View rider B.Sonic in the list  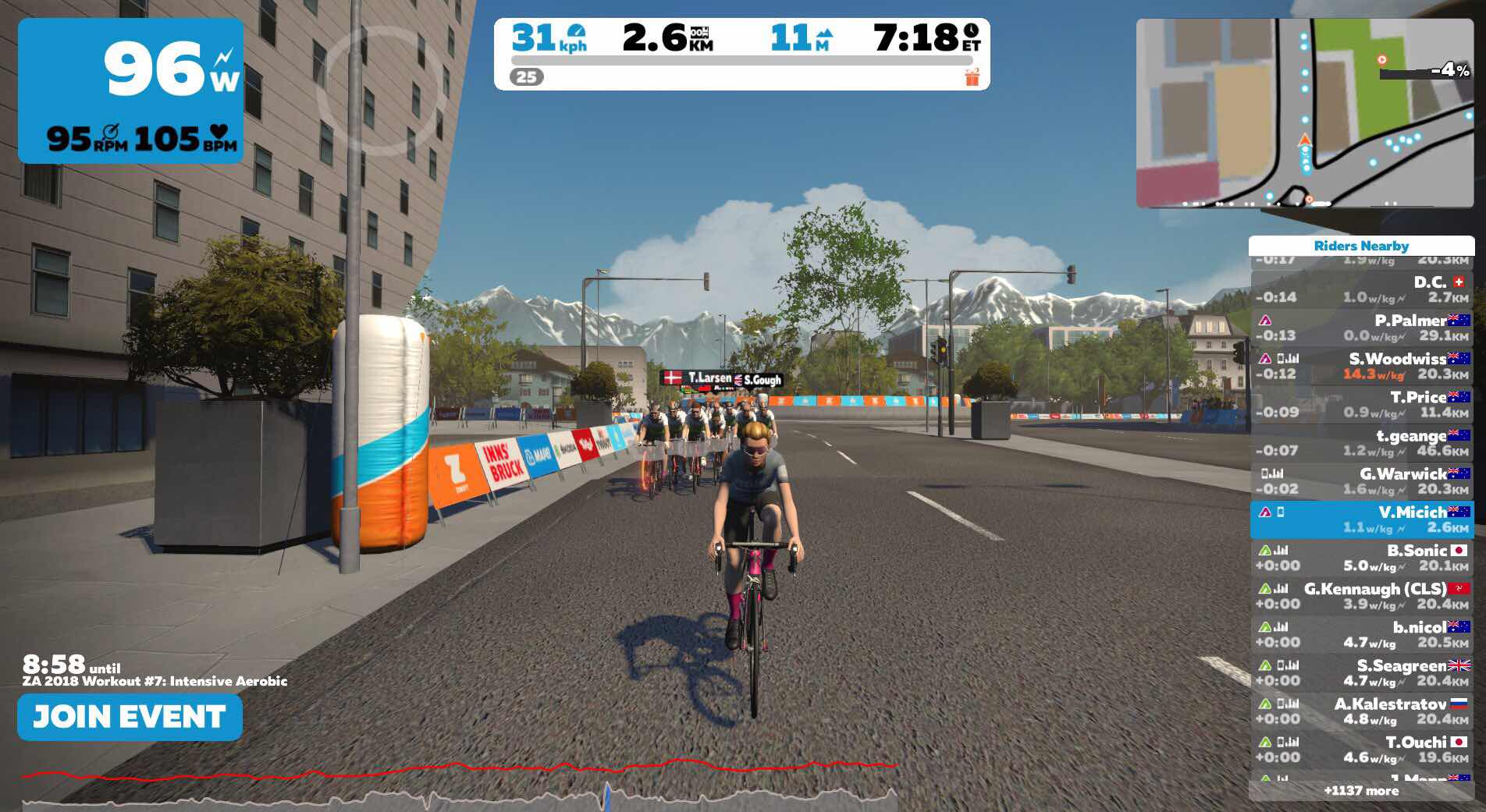tap(1361, 558)
